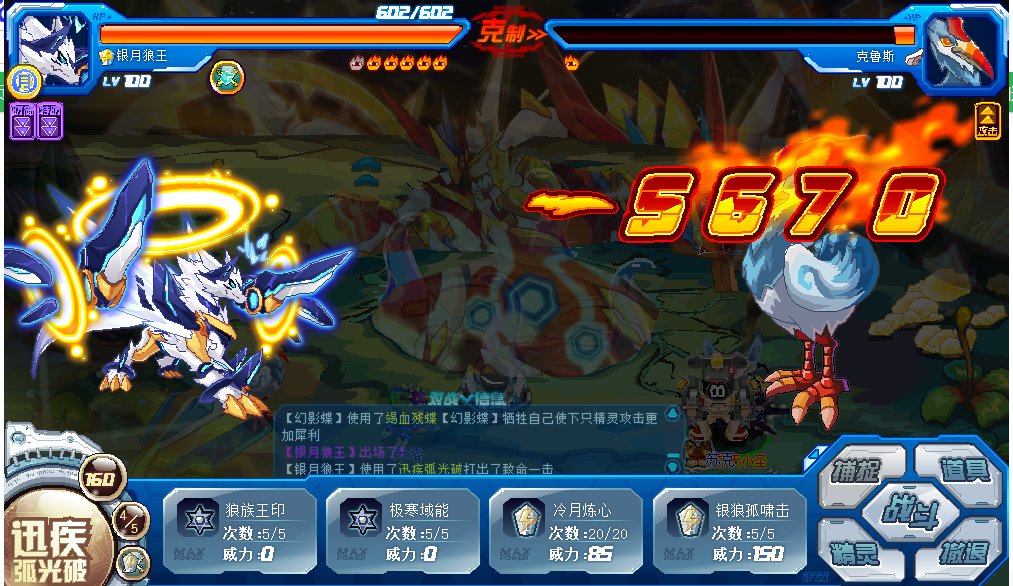Image resolution: width=1013 pixels, height=586 pixels.
Task: Choose the 冷月炼心 skill
Action: [564, 525]
